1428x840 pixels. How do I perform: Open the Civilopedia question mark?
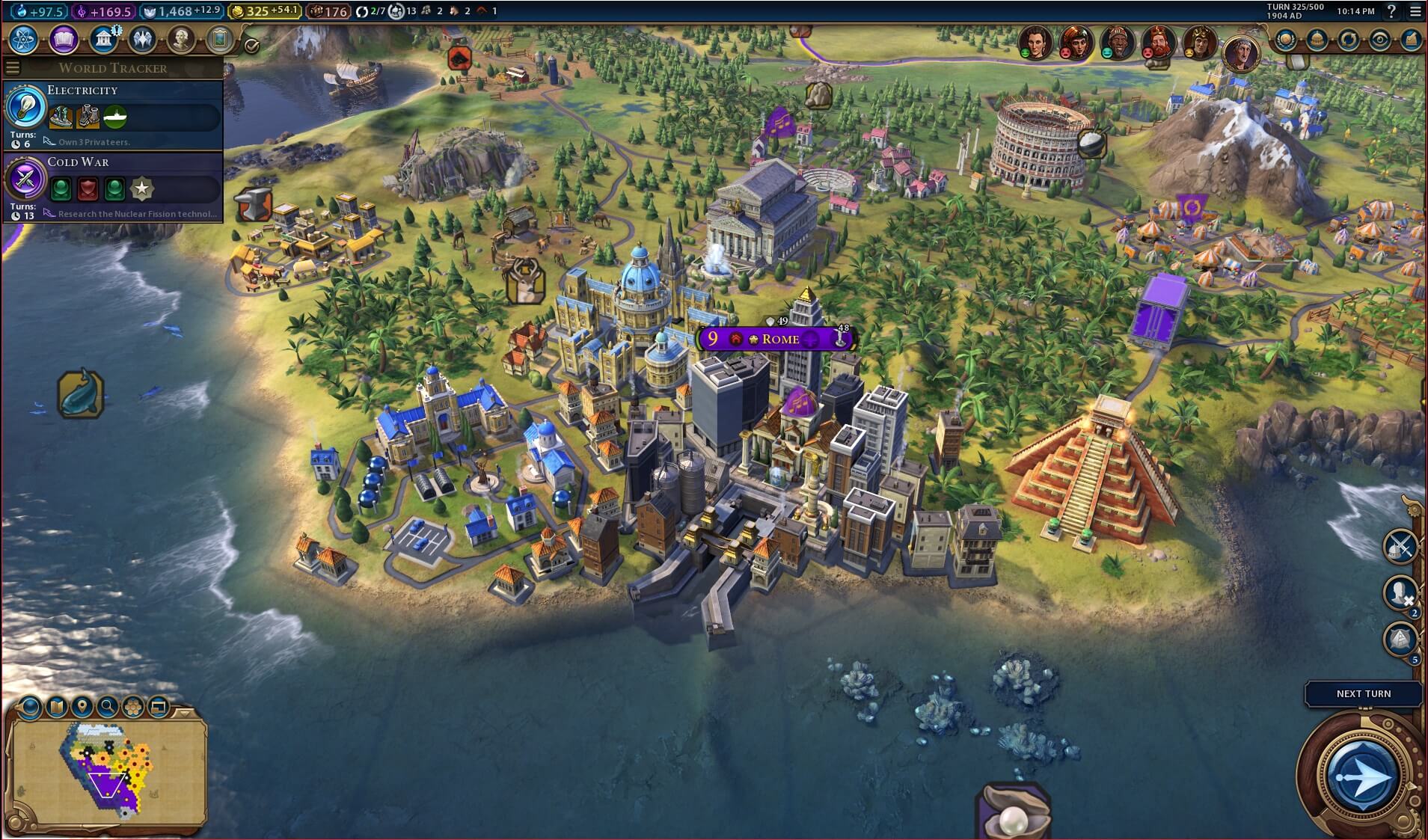[1391, 11]
